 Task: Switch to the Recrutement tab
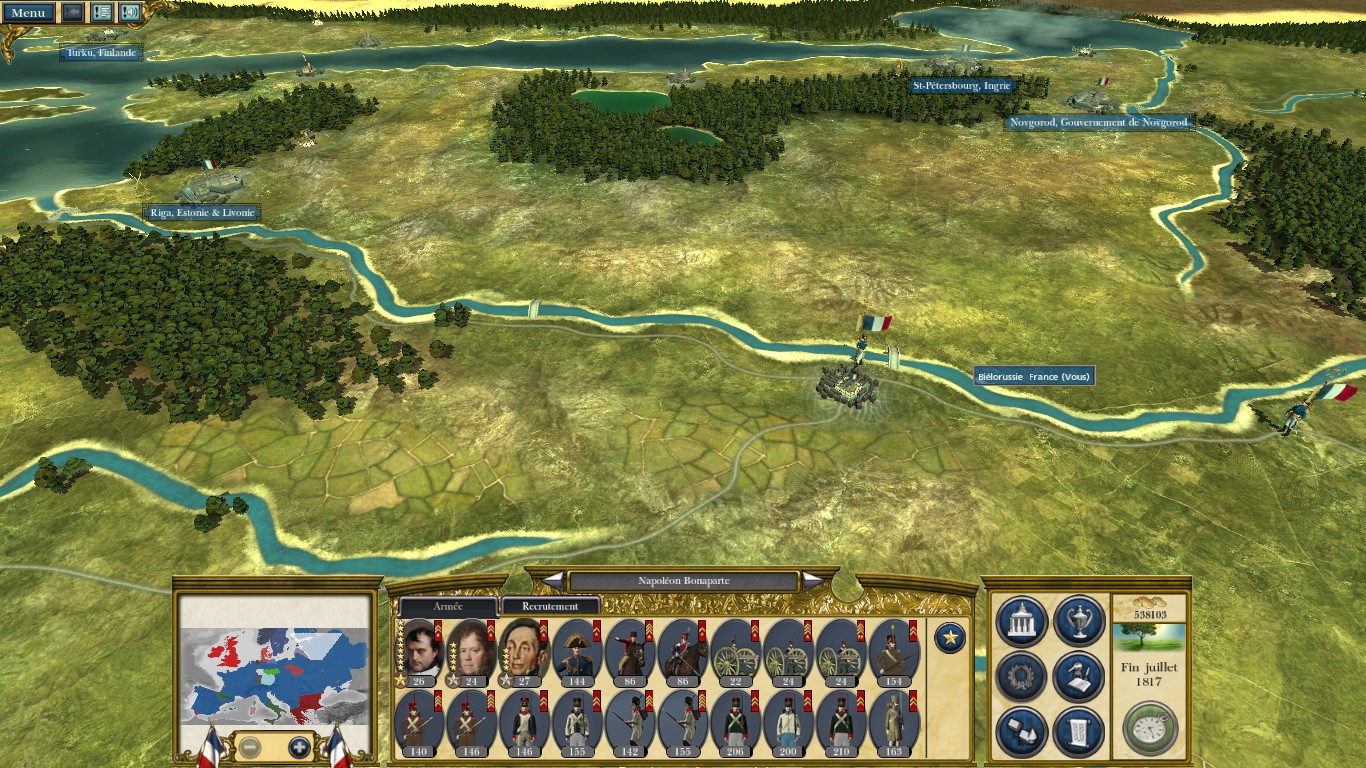[551, 606]
